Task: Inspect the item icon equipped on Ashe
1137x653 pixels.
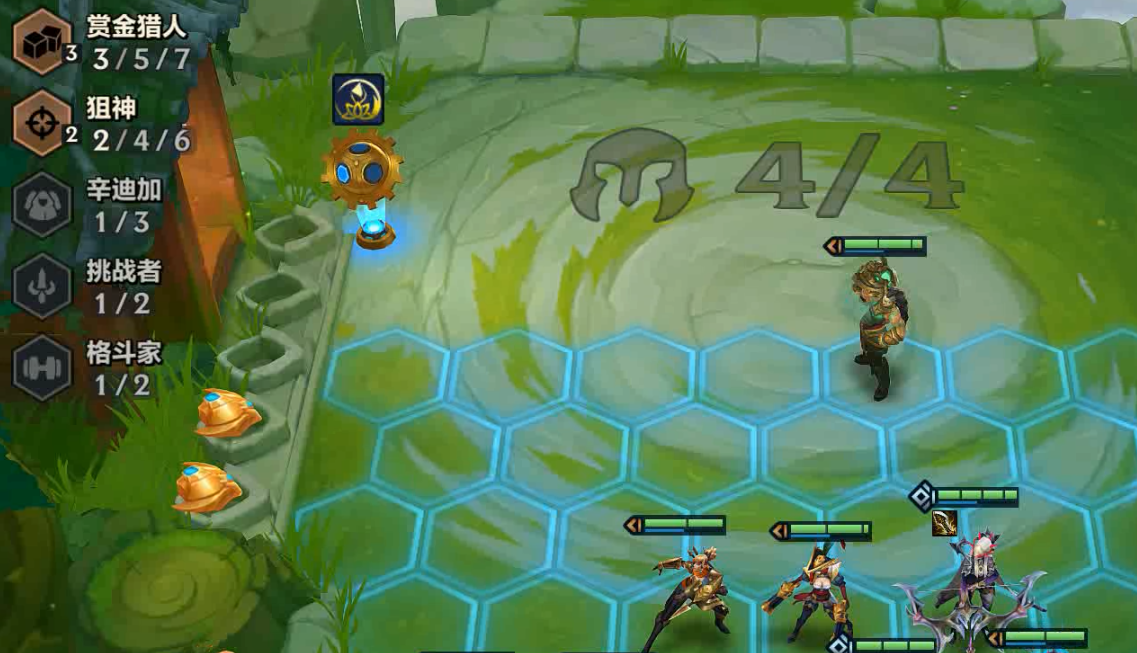Action: coord(944,523)
